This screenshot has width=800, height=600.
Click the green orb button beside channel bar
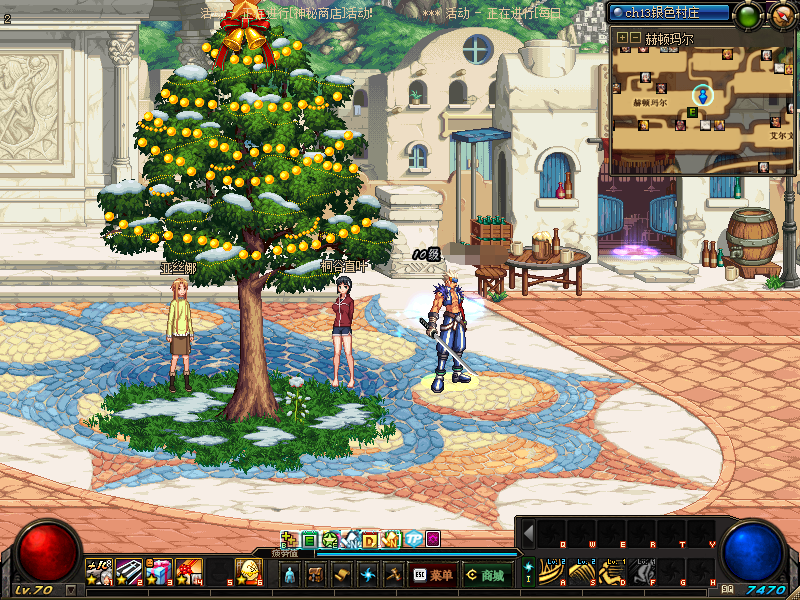point(748,15)
